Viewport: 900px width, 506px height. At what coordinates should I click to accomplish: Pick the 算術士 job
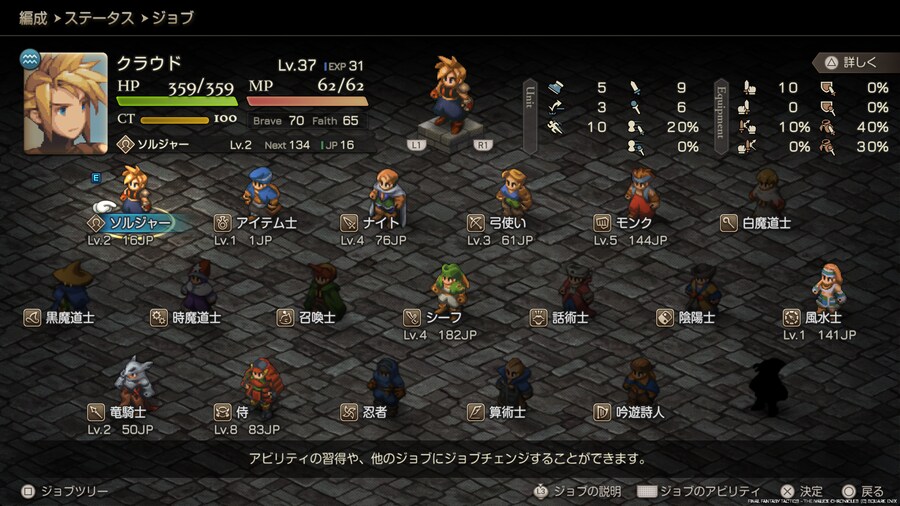[507, 411]
